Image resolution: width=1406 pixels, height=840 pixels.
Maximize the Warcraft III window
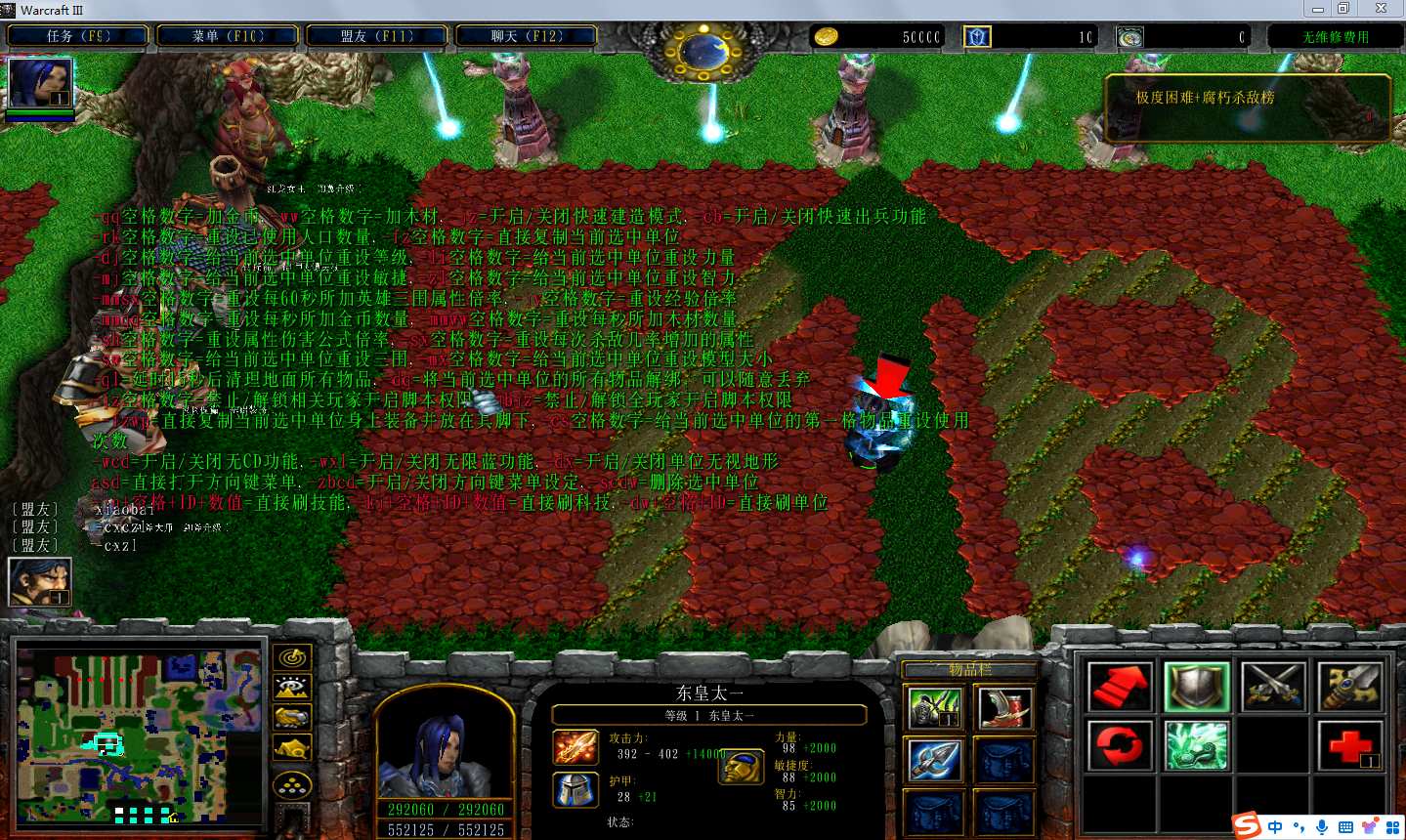click(x=1343, y=9)
